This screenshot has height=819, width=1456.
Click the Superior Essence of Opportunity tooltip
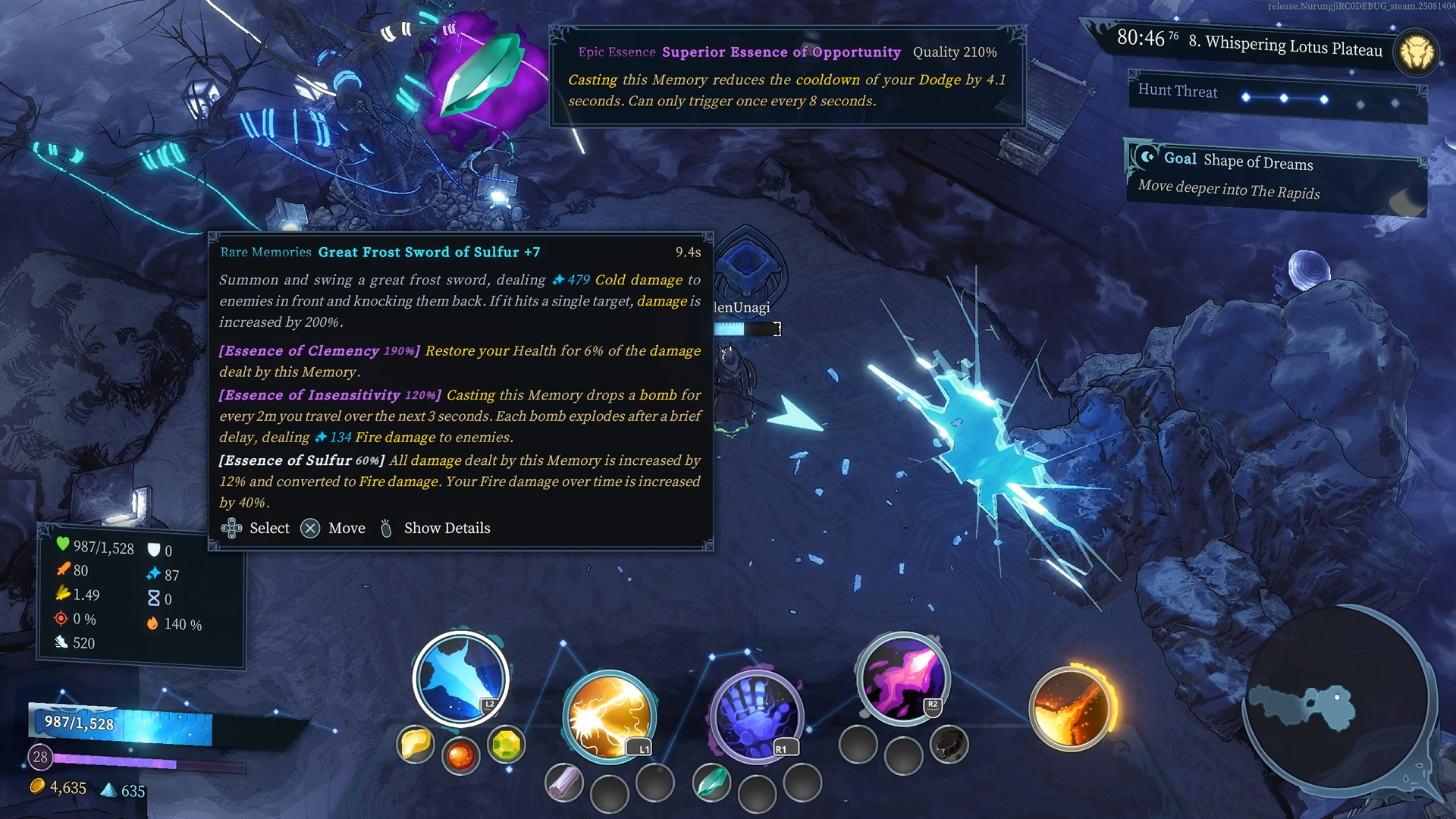point(787,76)
